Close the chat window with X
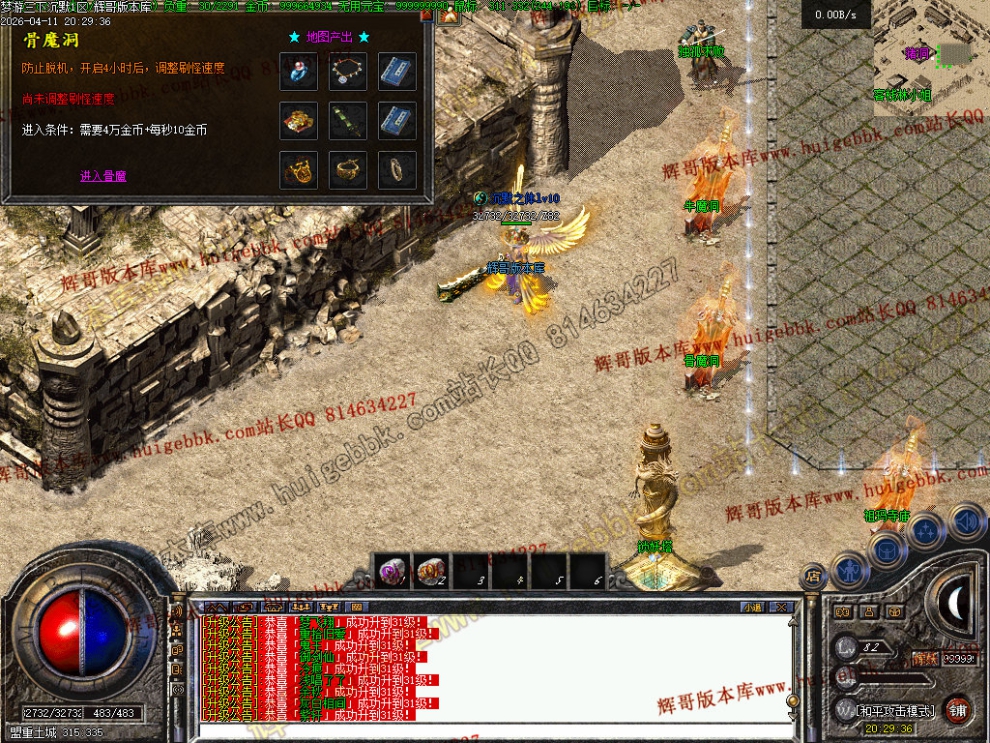 click(x=783, y=606)
